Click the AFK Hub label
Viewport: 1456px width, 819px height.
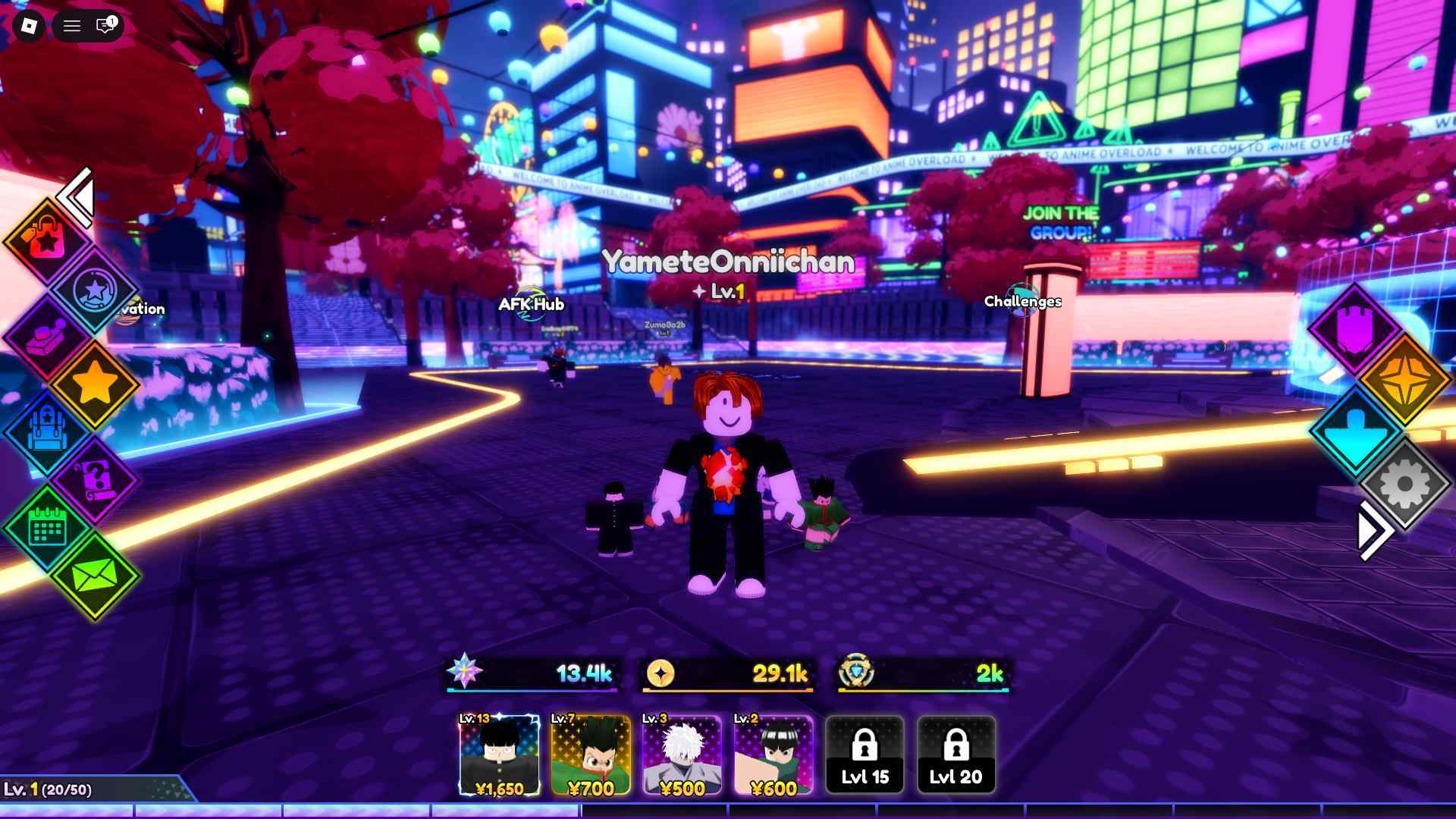530,305
